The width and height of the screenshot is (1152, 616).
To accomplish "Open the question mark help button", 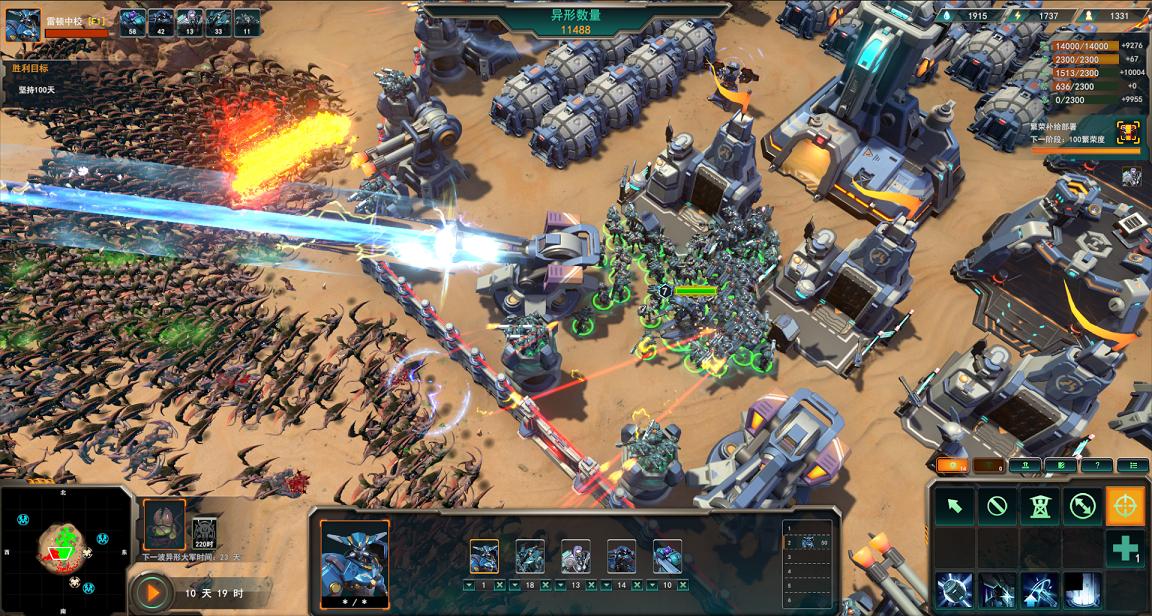I will (x=1097, y=465).
